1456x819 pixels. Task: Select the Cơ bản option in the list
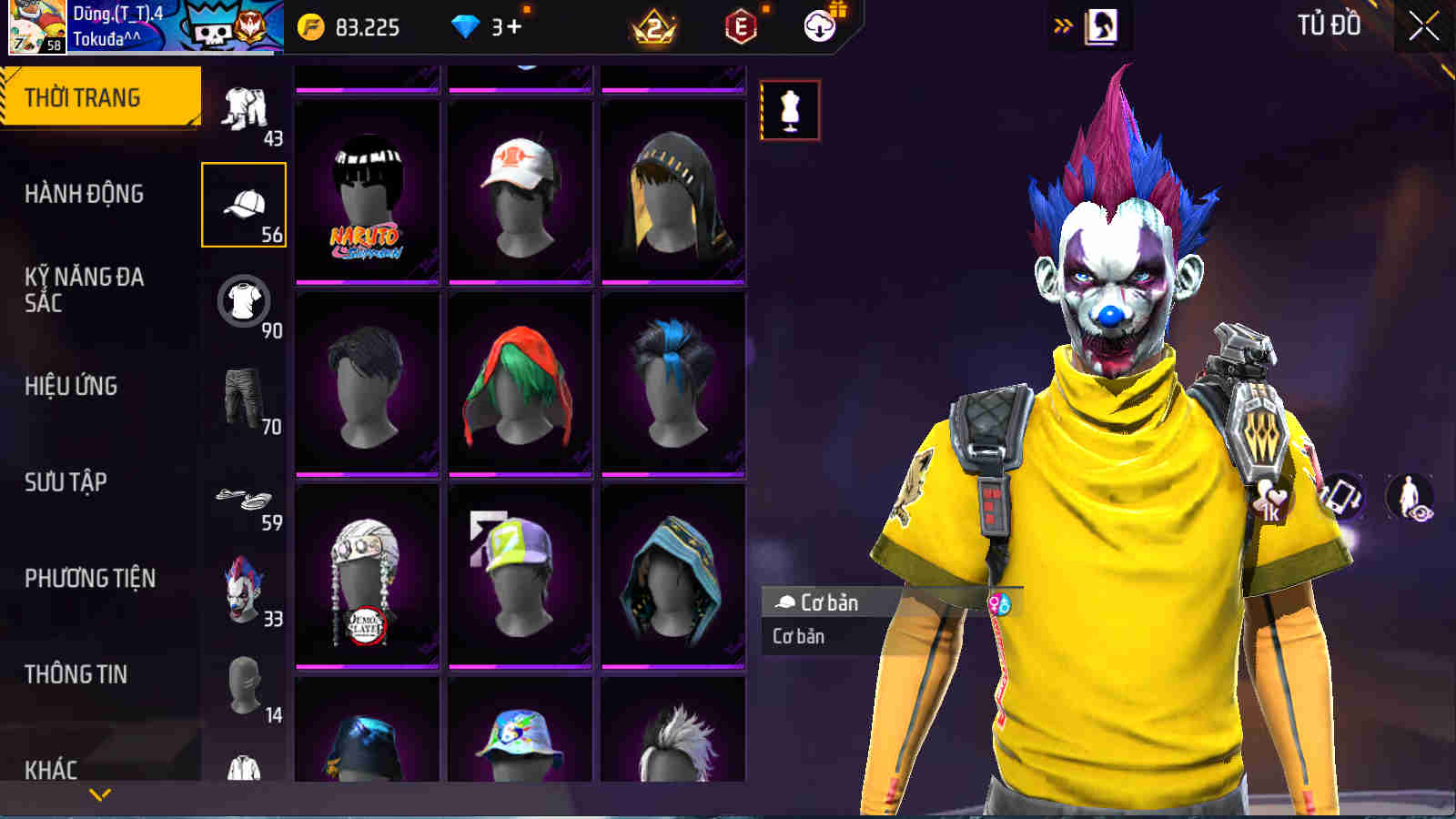[x=796, y=636]
